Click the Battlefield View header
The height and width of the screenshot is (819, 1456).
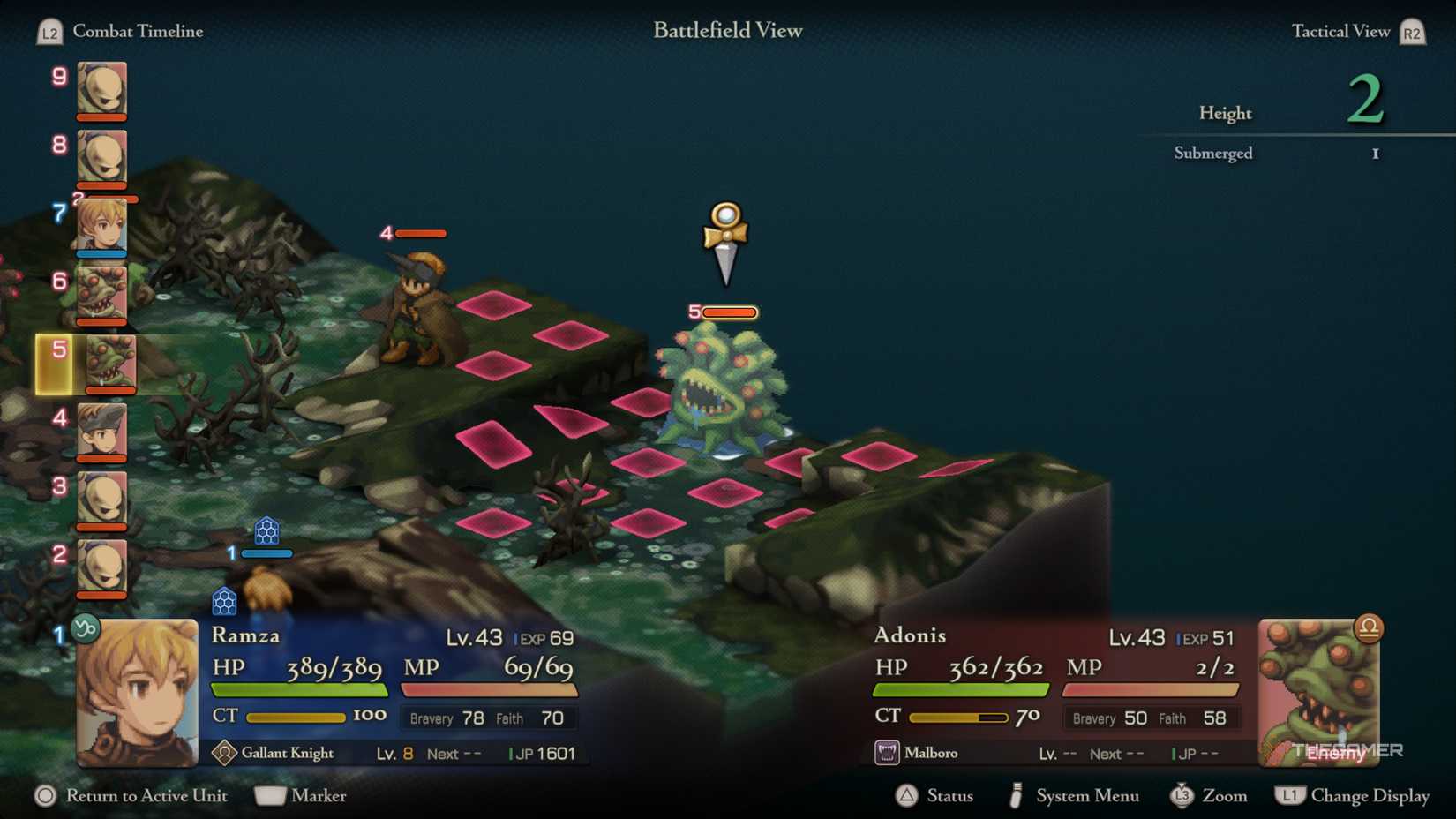726,30
